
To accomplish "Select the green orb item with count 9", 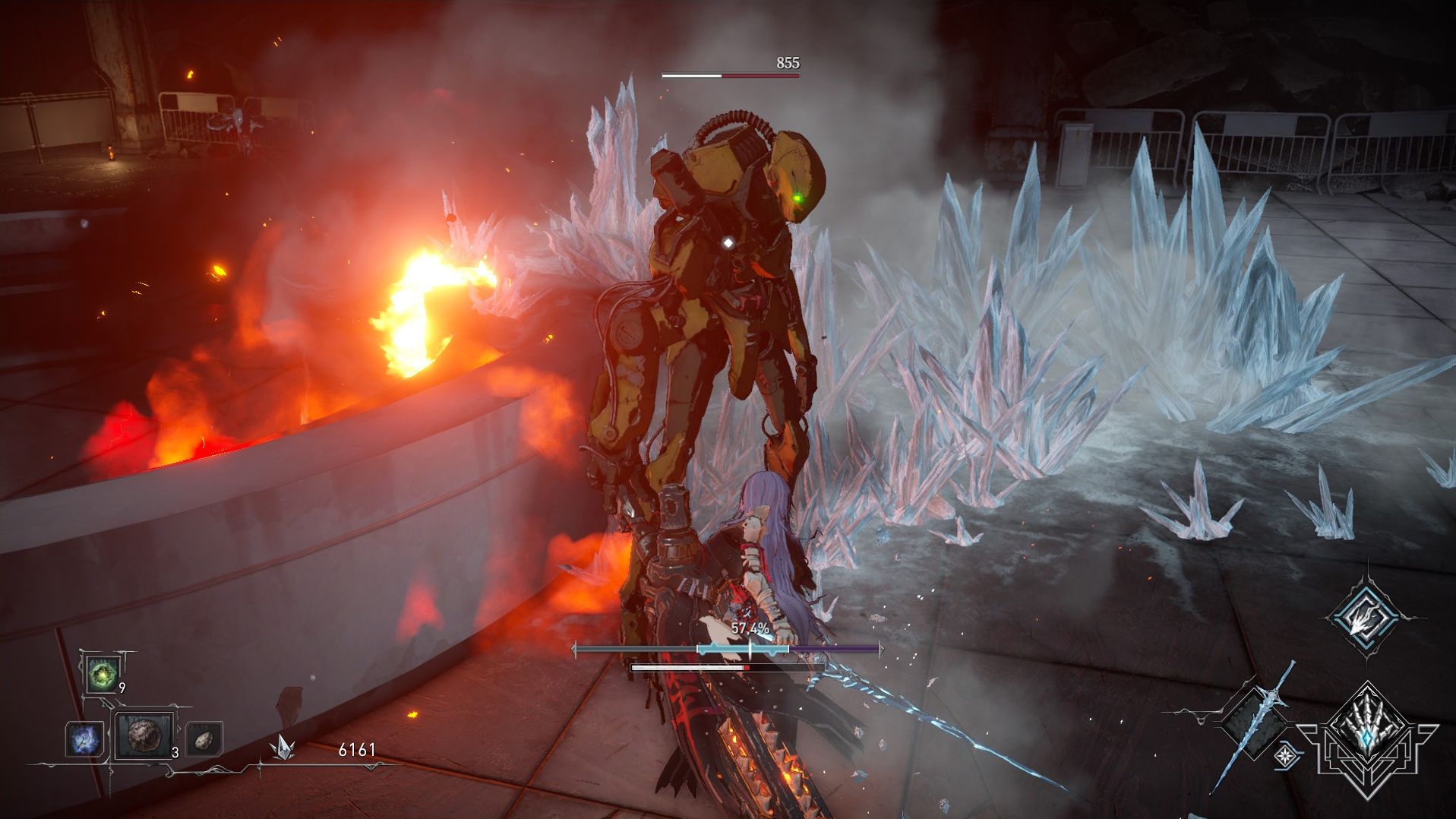I will [x=102, y=674].
